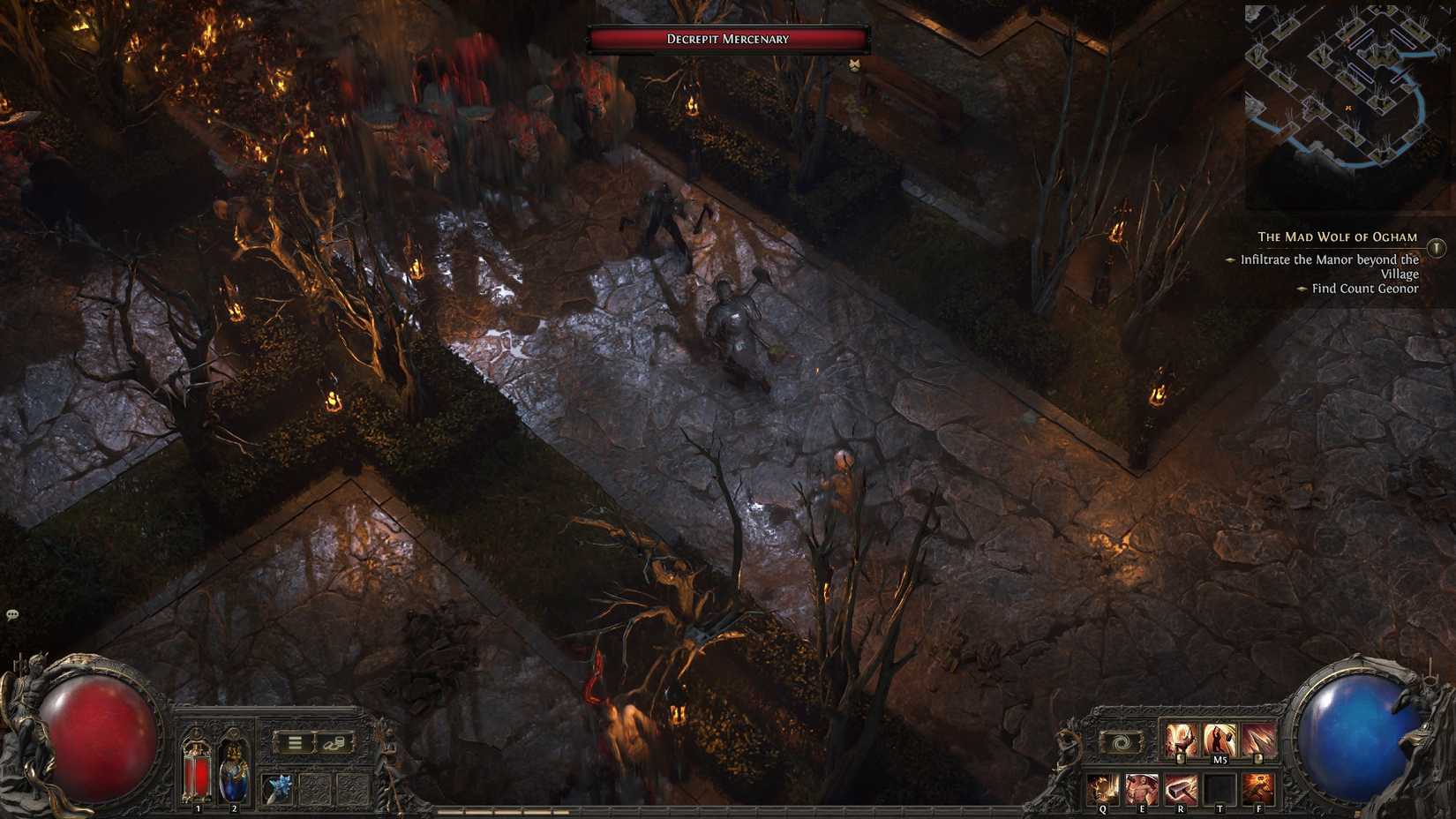Image resolution: width=1456 pixels, height=819 pixels.
Task: Select the molten blast skill bound to F
Action: tap(1257, 787)
